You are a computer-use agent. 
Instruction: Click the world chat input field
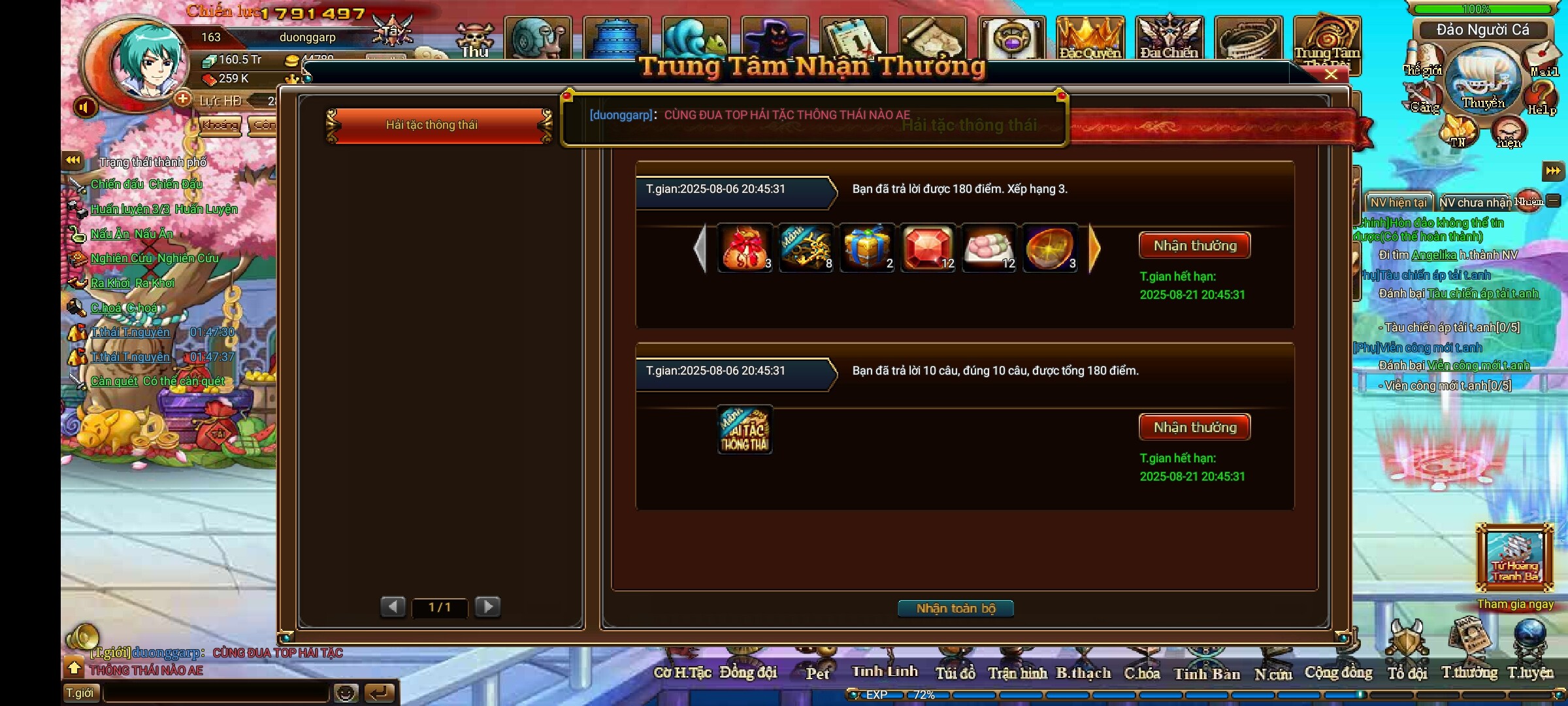tap(216, 693)
